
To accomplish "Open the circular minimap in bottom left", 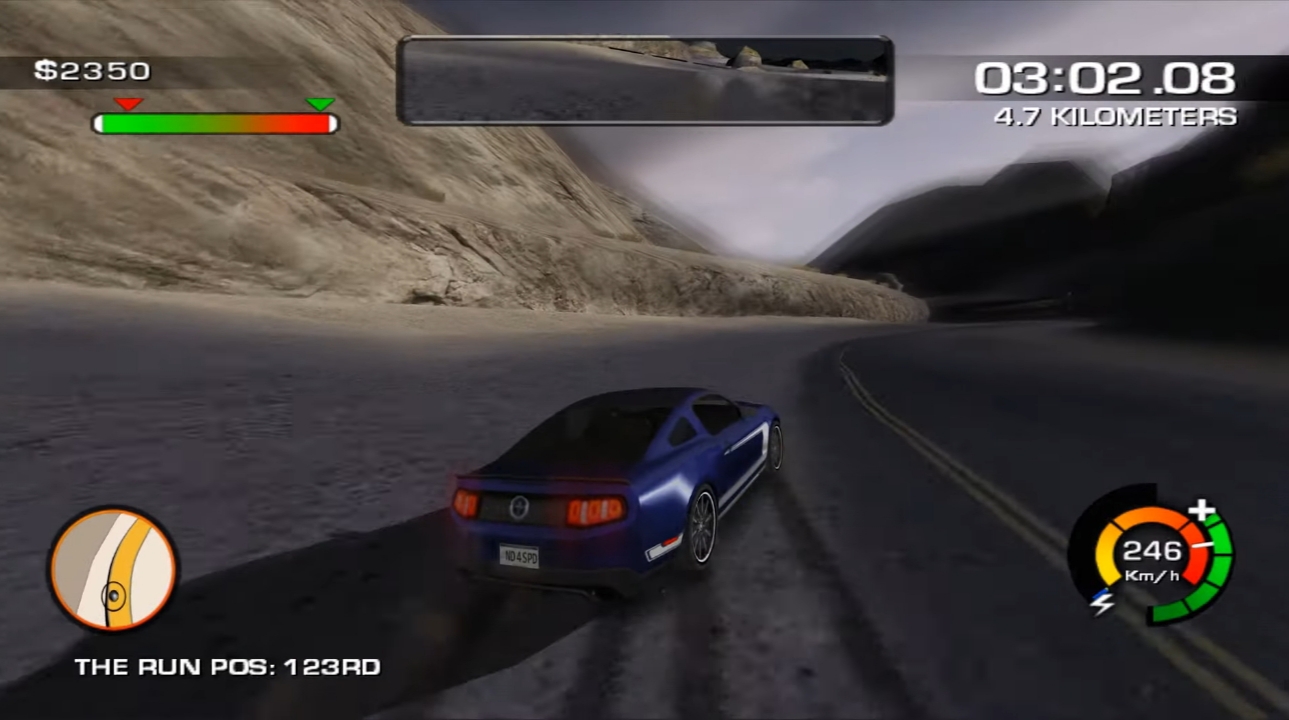I will [x=112, y=570].
